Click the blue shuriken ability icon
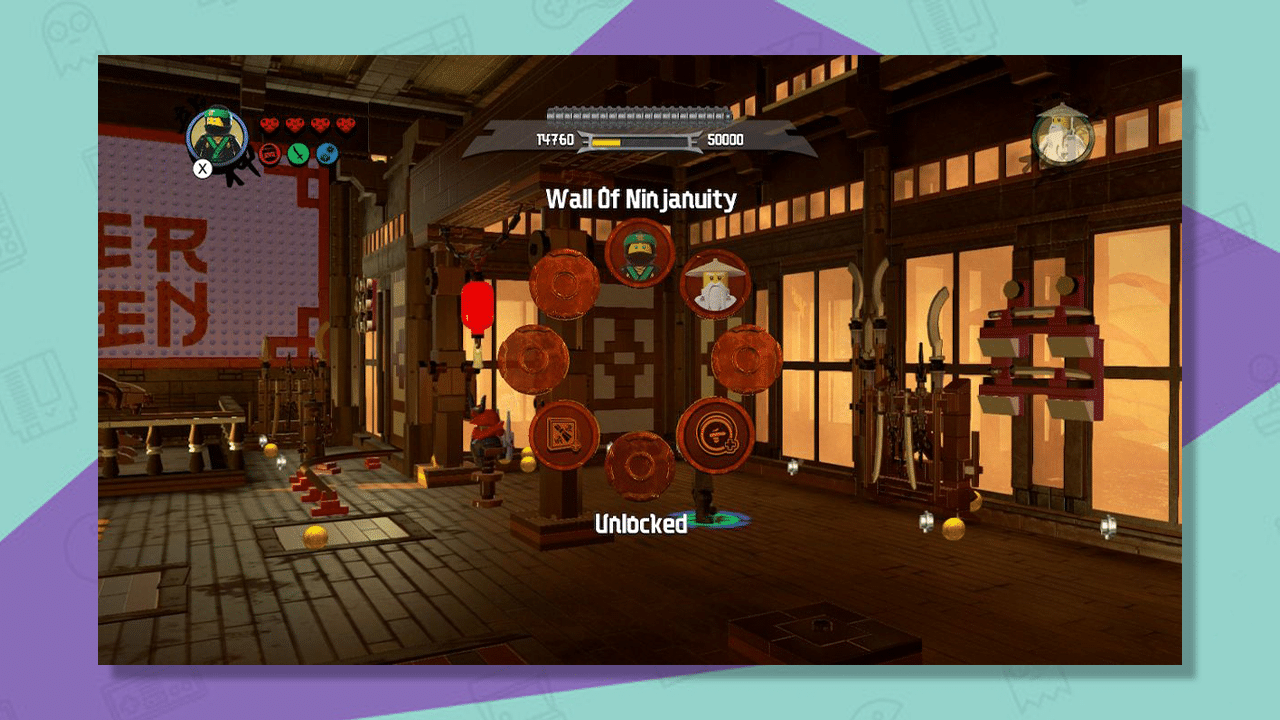The height and width of the screenshot is (720, 1280). (x=327, y=154)
